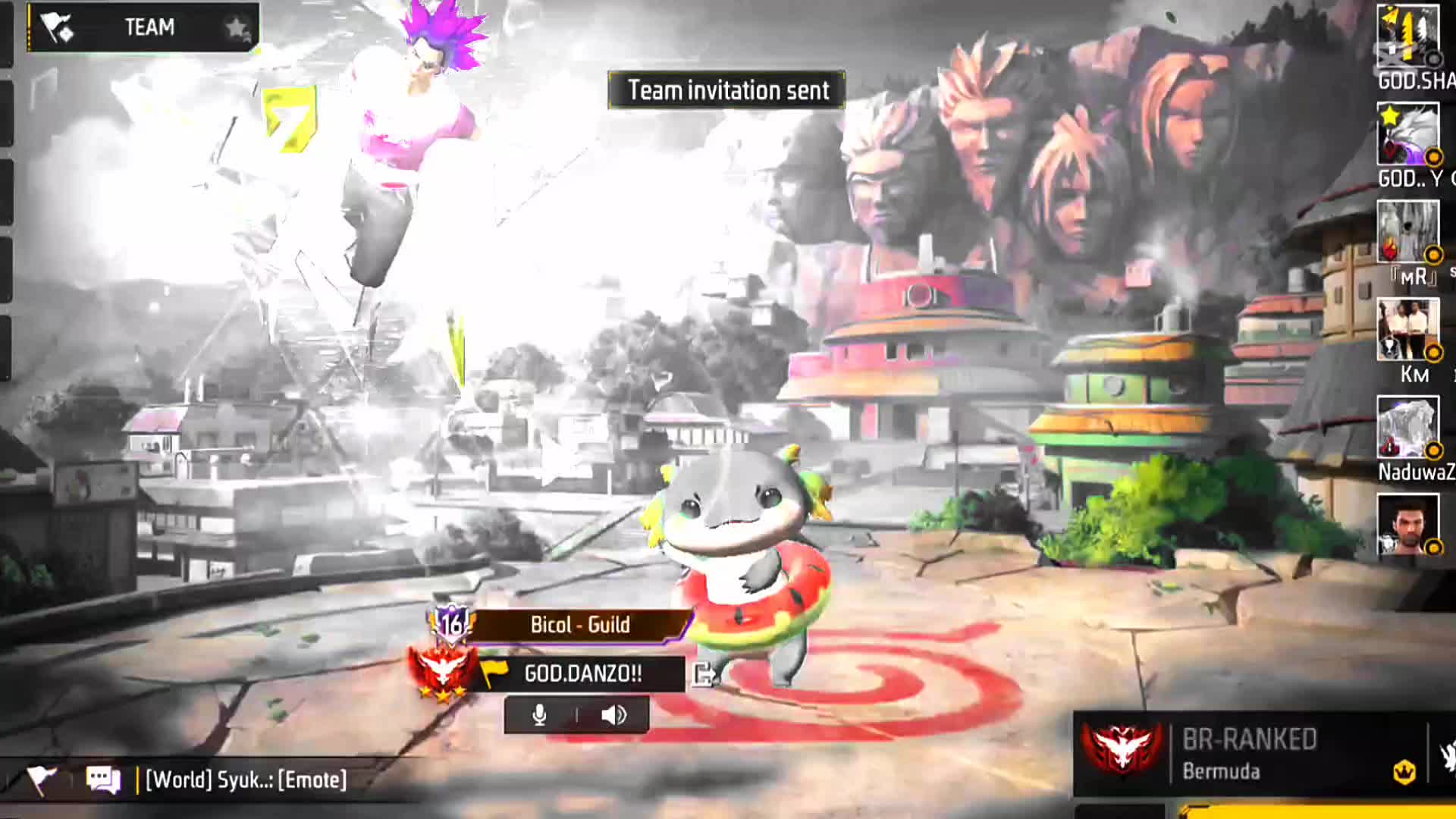The height and width of the screenshot is (819, 1456).
Task: Open the World chat message bar
Action: [246, 780]
